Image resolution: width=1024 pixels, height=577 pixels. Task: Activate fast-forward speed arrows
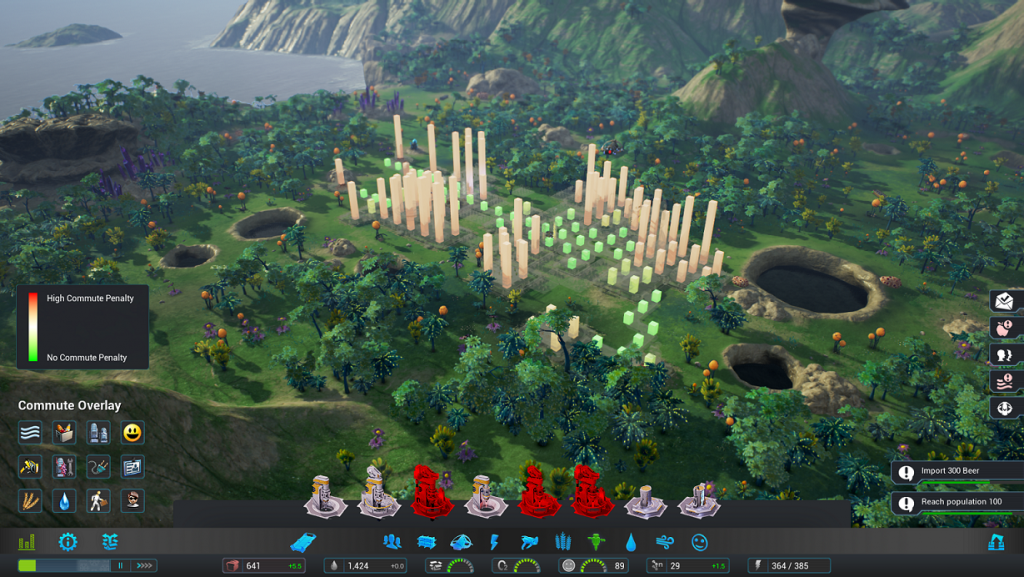click(x=144, y=566)
